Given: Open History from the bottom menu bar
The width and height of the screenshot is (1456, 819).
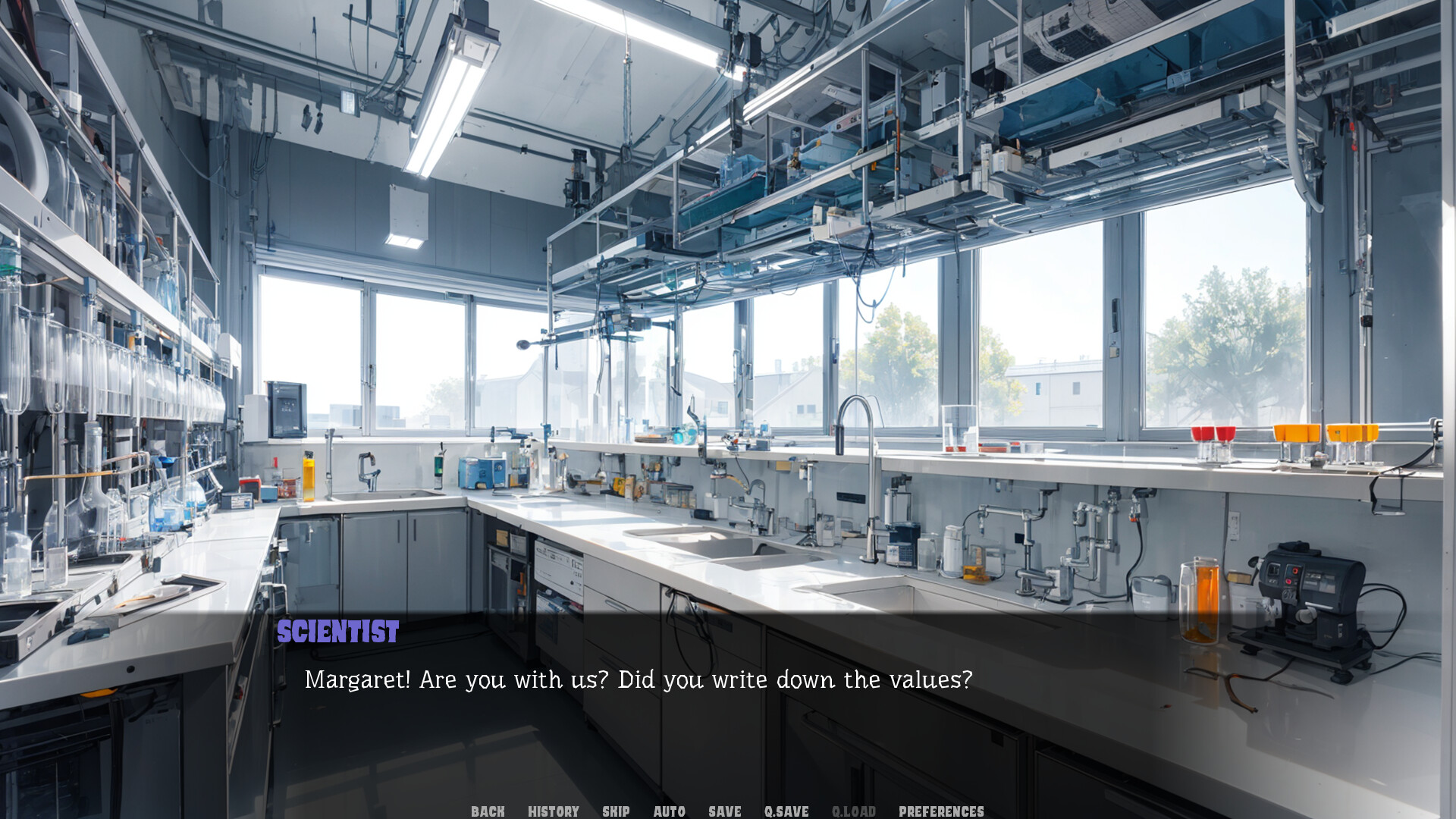Looking at the screenshot, I should tap(553, 811).
